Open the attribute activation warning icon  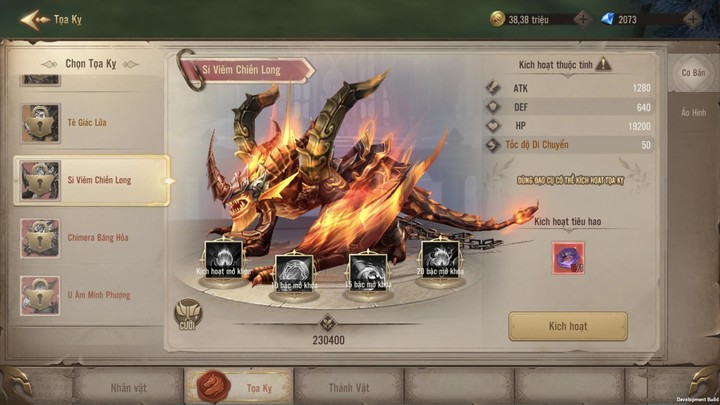pyautogui.click(x=603, y=64)
